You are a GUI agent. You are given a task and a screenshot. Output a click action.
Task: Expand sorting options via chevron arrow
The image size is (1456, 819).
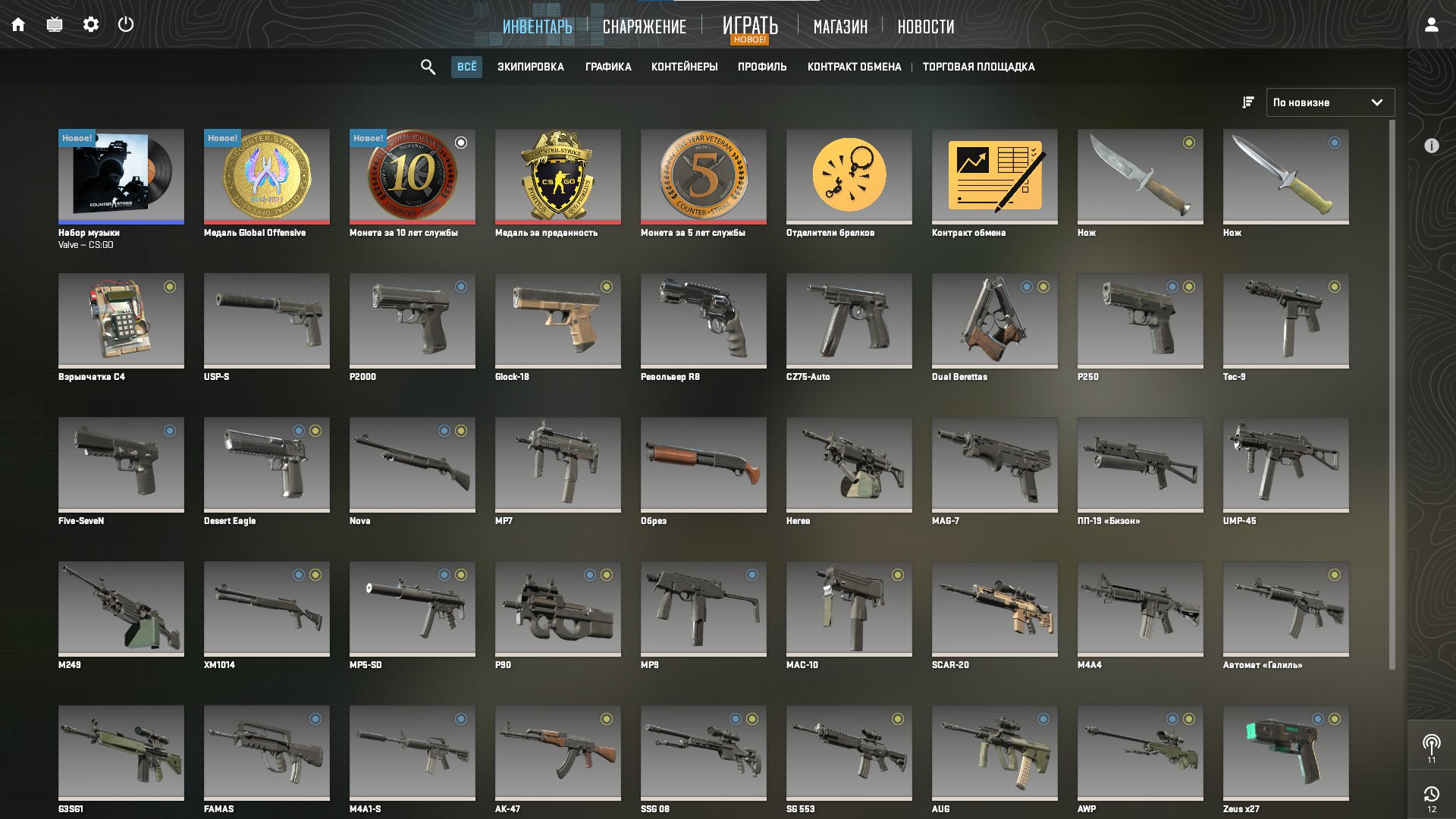(x=1377, y=102)
